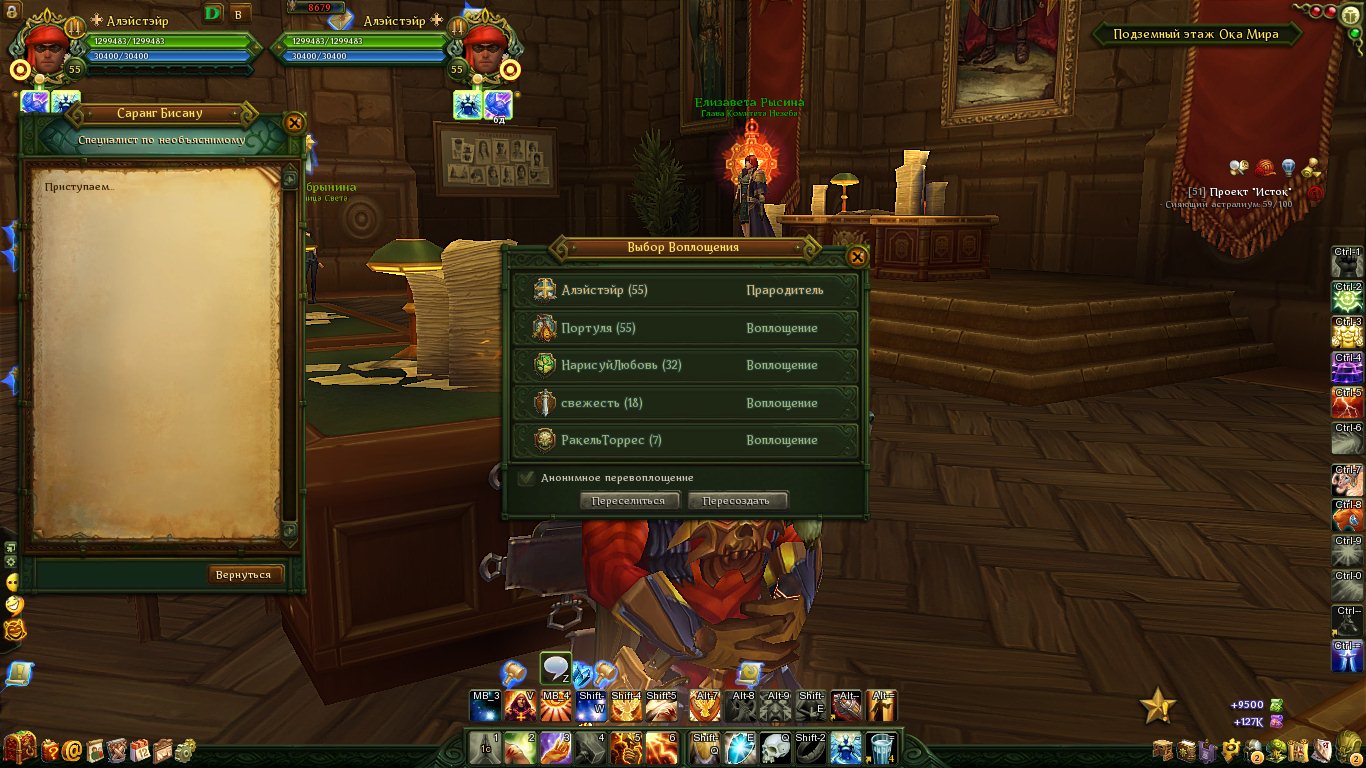Pick the НарисуйЛюбовь (32) incarnation
The width and height of the screenshot is (1366, 768).
pos(685,366)
